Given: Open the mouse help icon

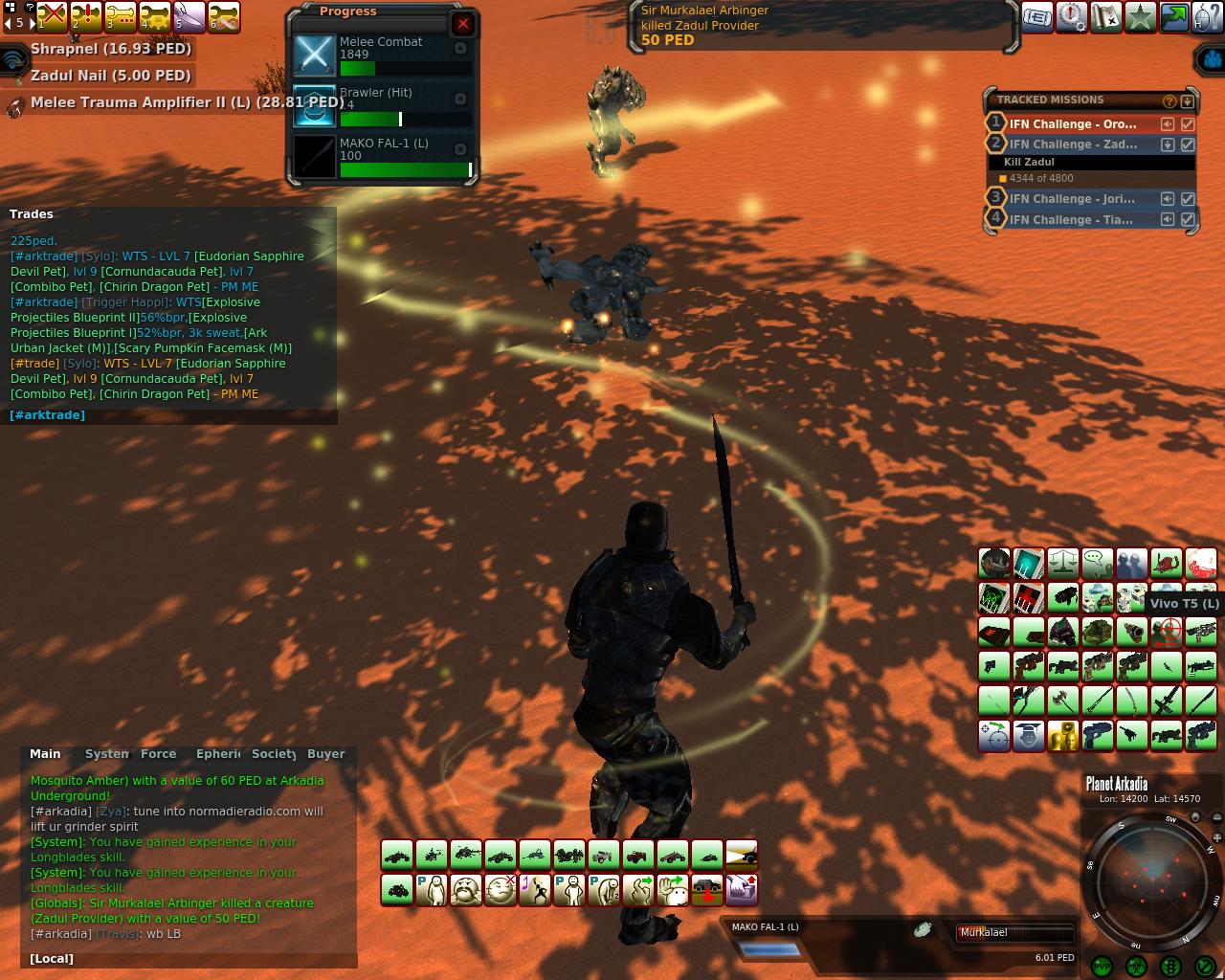Looking at the screenshot, I should click(x=1208, y=17).
